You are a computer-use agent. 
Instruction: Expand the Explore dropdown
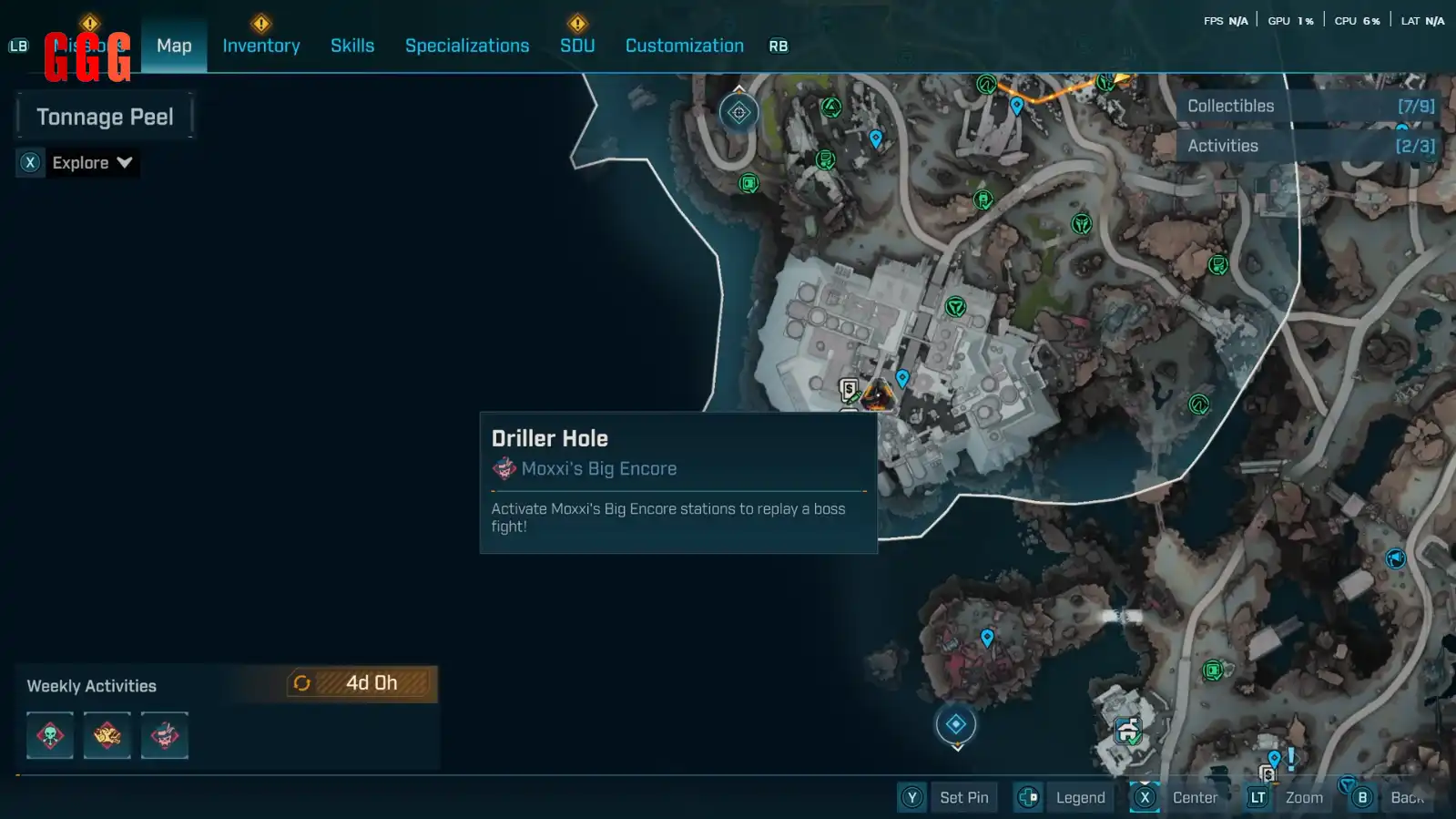pos(79,163)
